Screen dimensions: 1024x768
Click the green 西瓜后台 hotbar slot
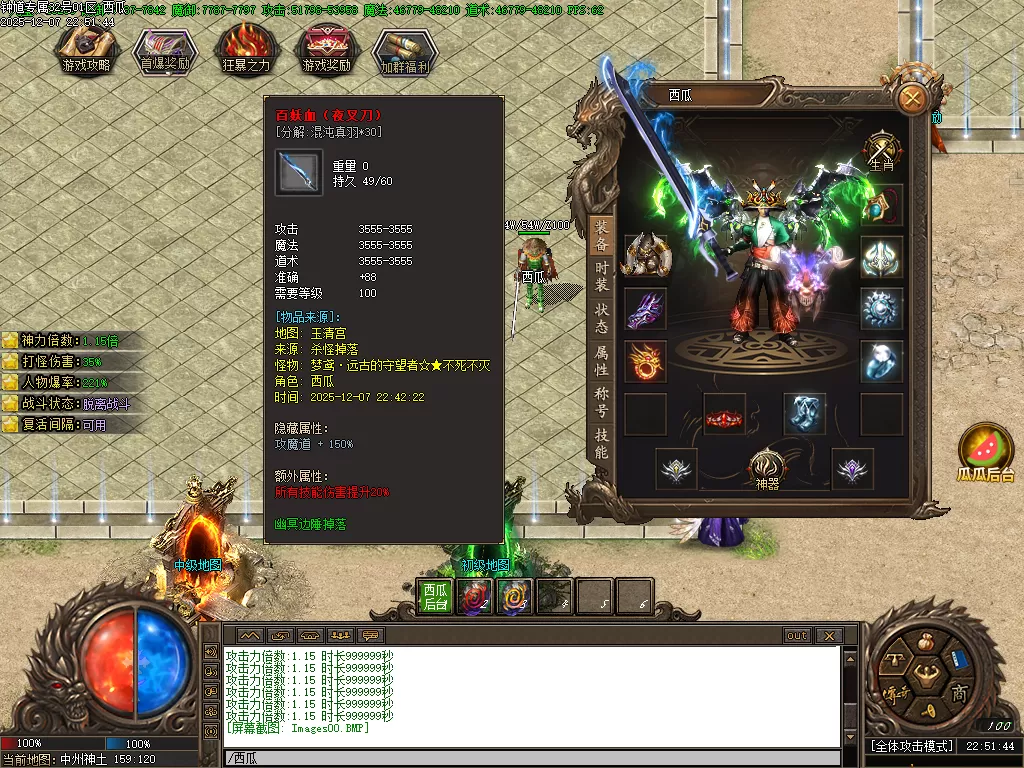434,597
